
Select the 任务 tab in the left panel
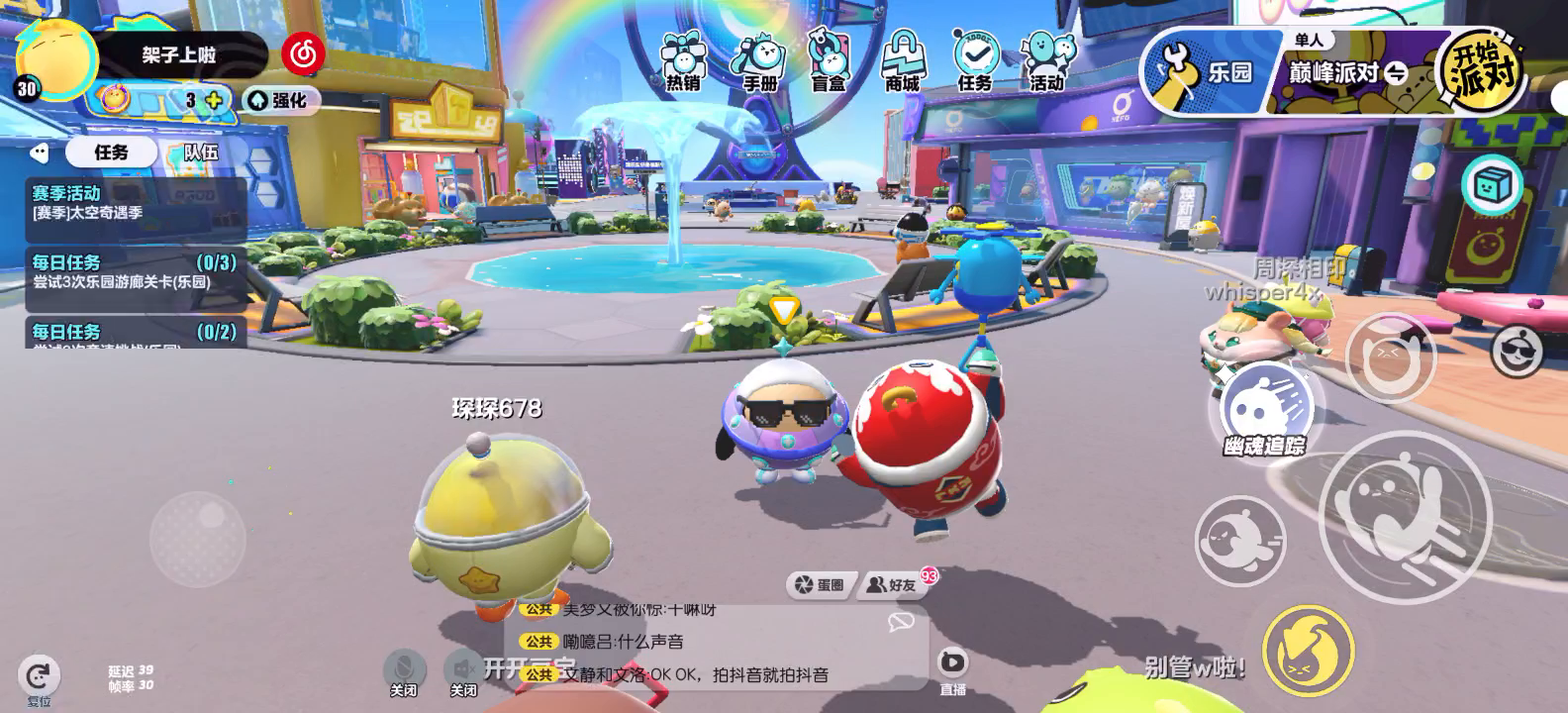pyautogui.click(x=111, y=152)
